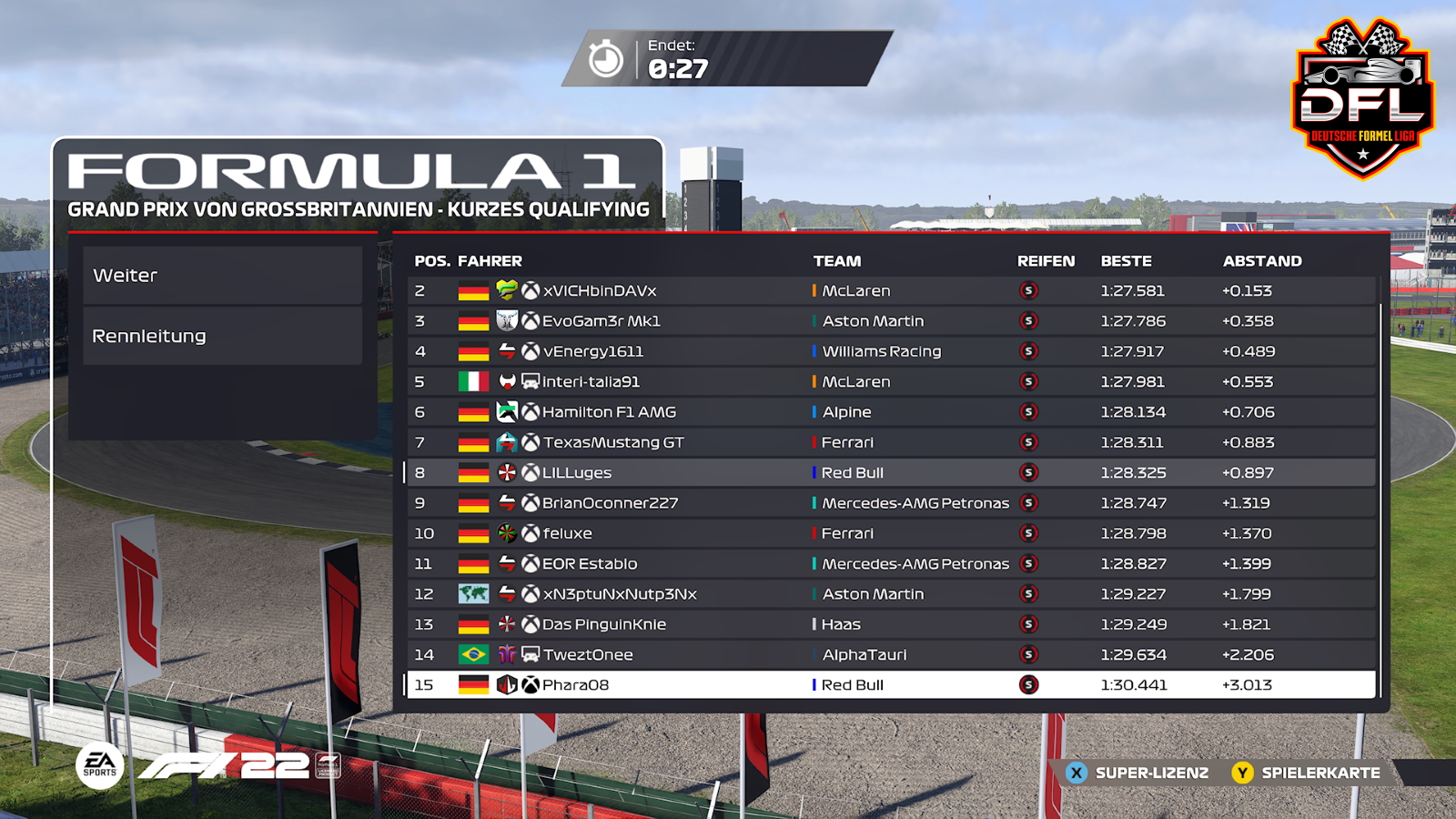Select xN3ptuNxNutp3Nx Aston Martin row
Image resolution: width=1456 pixels, height=819 pixels.
click(x=890, y=594)
